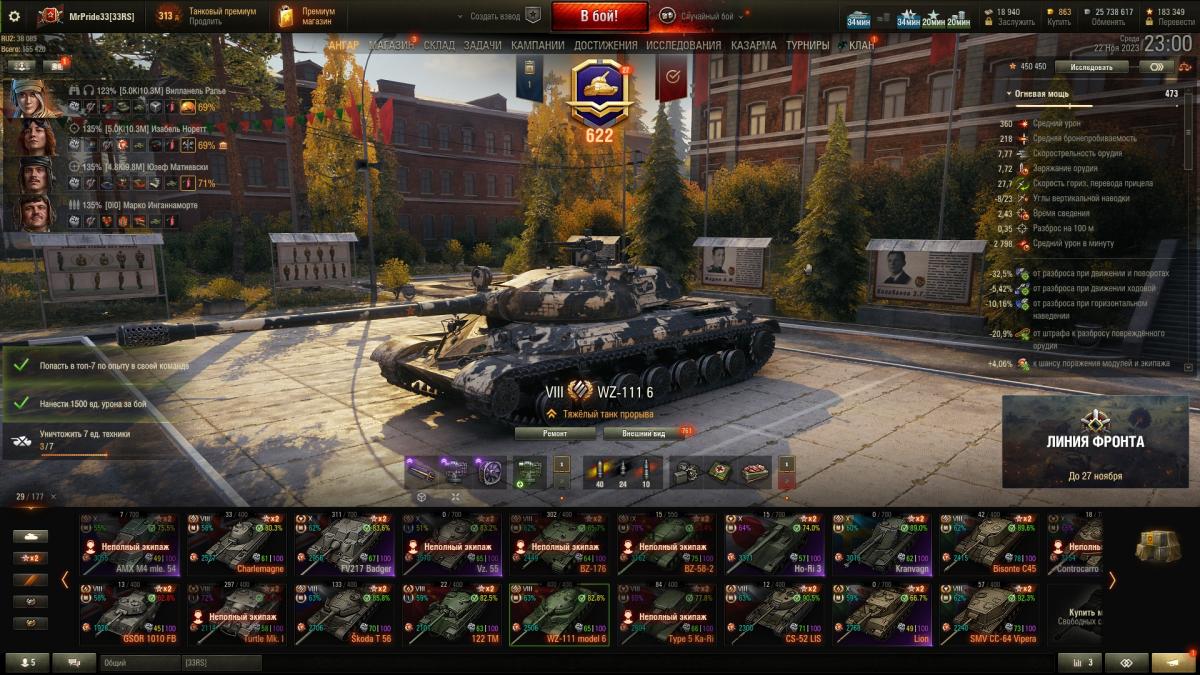Choose the Kranvagn tank in carousel
The width and height of the screenshot is (1200, 675).
880,544
